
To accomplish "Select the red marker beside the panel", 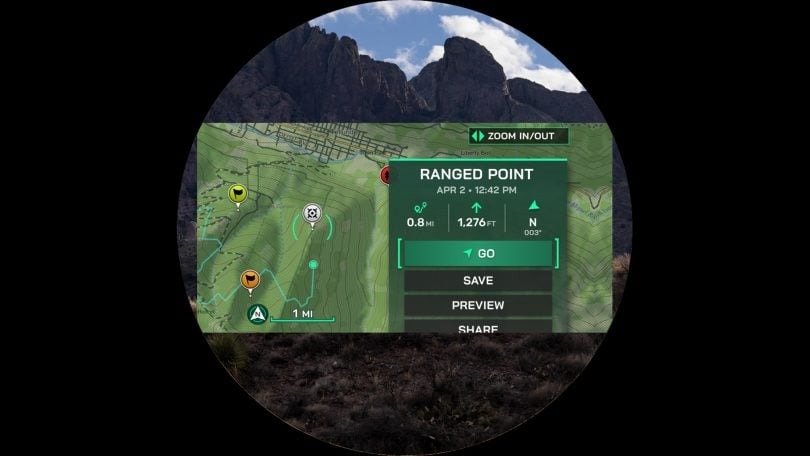I will click(x=386, y=175).
